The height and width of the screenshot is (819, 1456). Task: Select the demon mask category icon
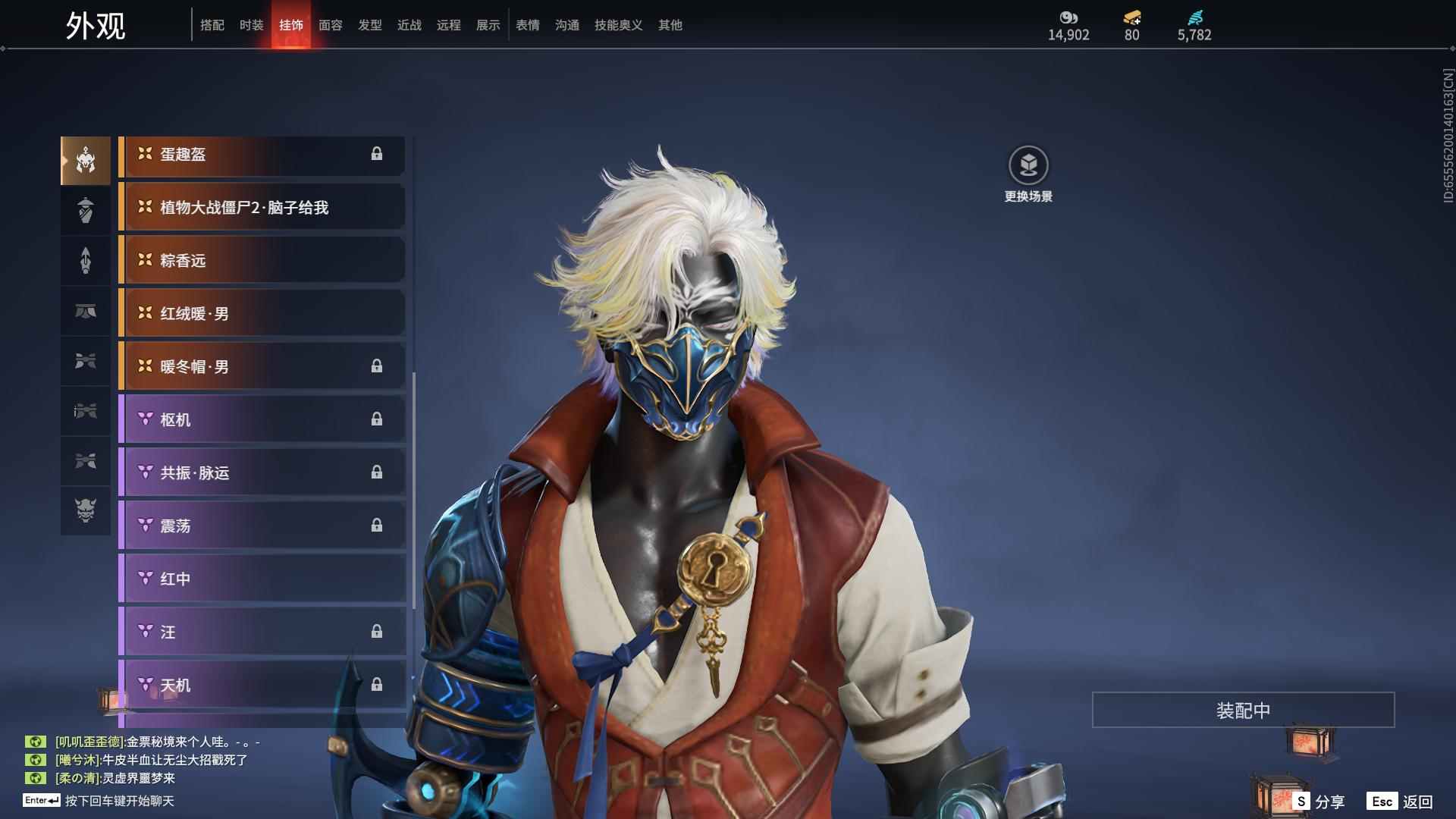[x=86, y=510]
